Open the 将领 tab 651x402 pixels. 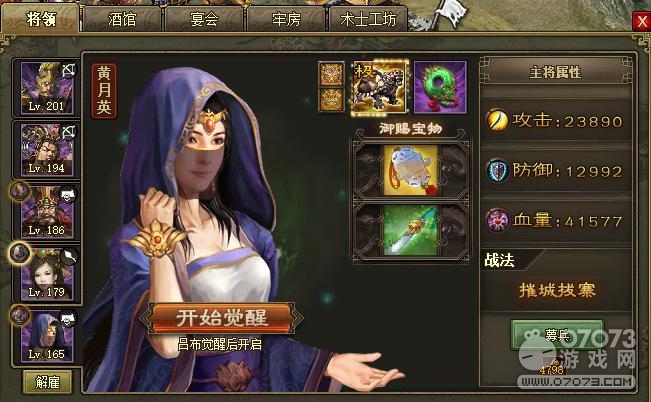point(40,18)
